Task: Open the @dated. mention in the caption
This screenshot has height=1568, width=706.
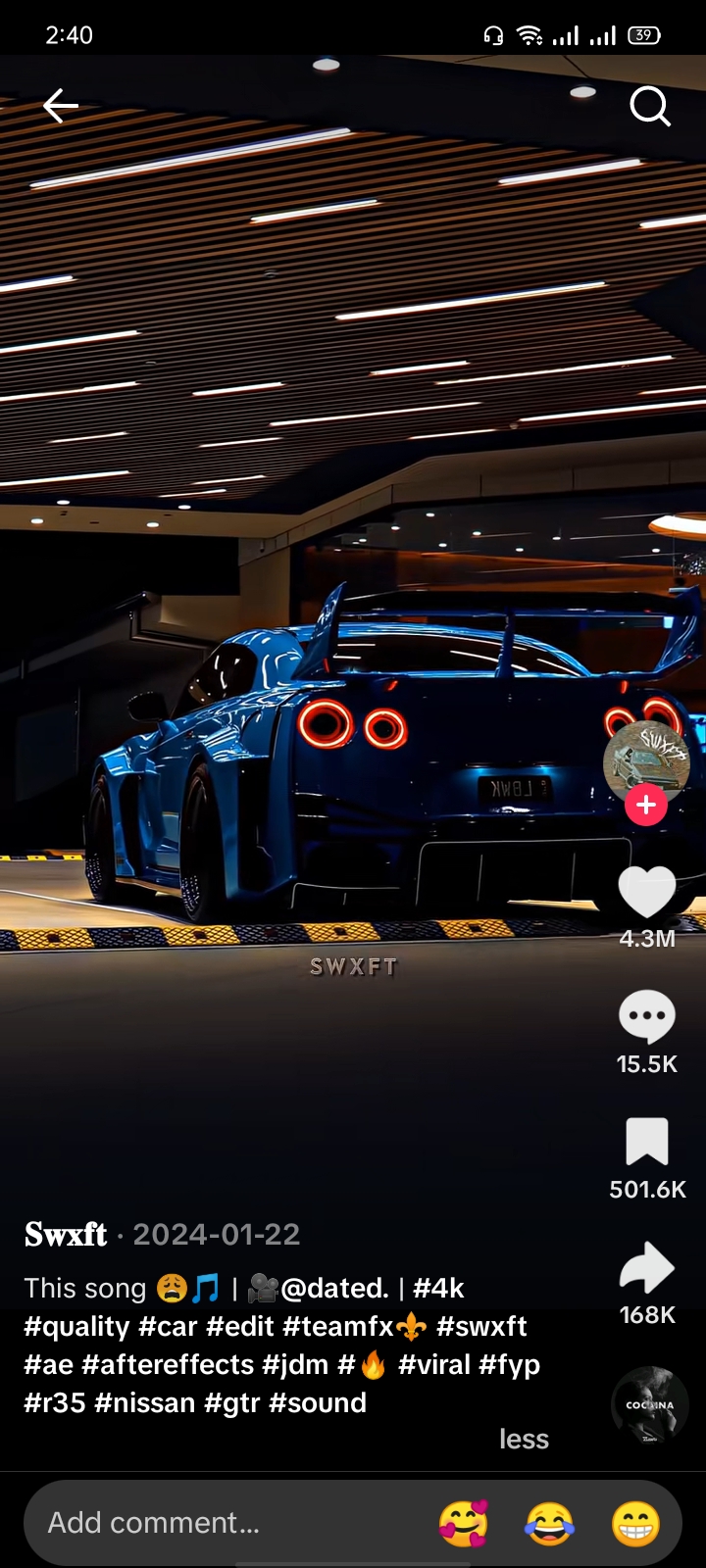Action: coord(334,1288)
